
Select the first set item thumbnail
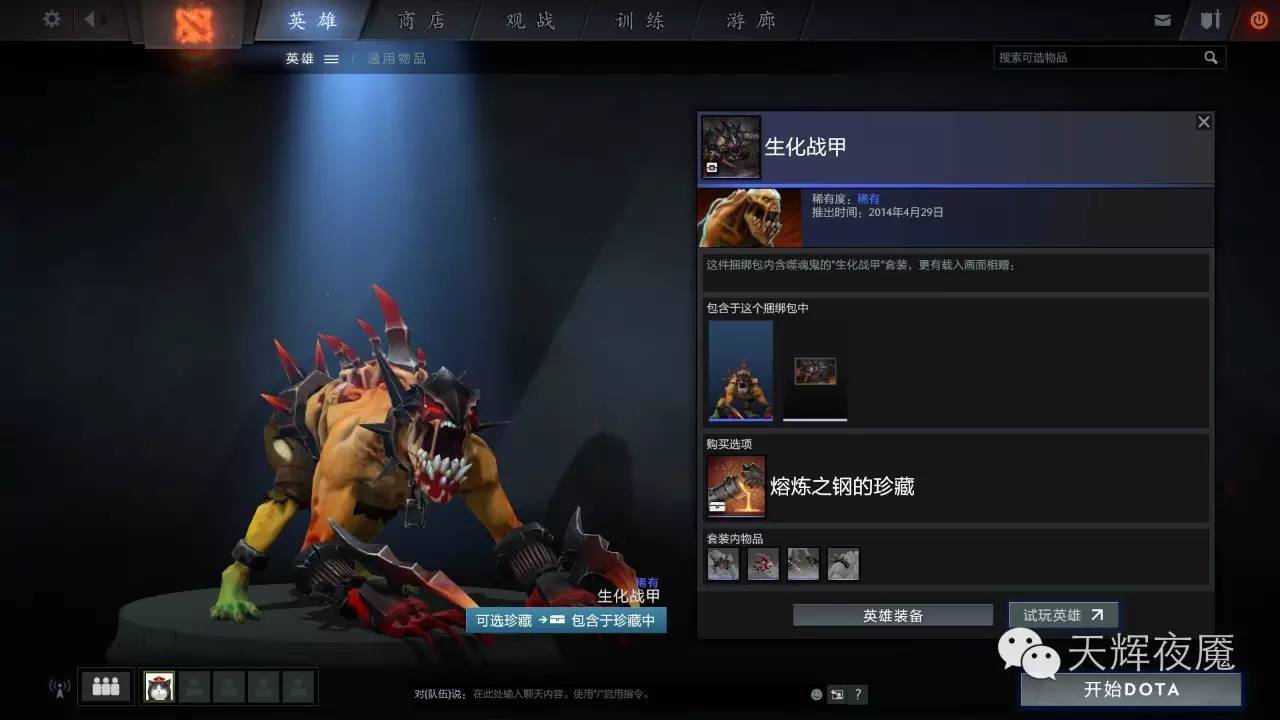click(x=723, y=563)
